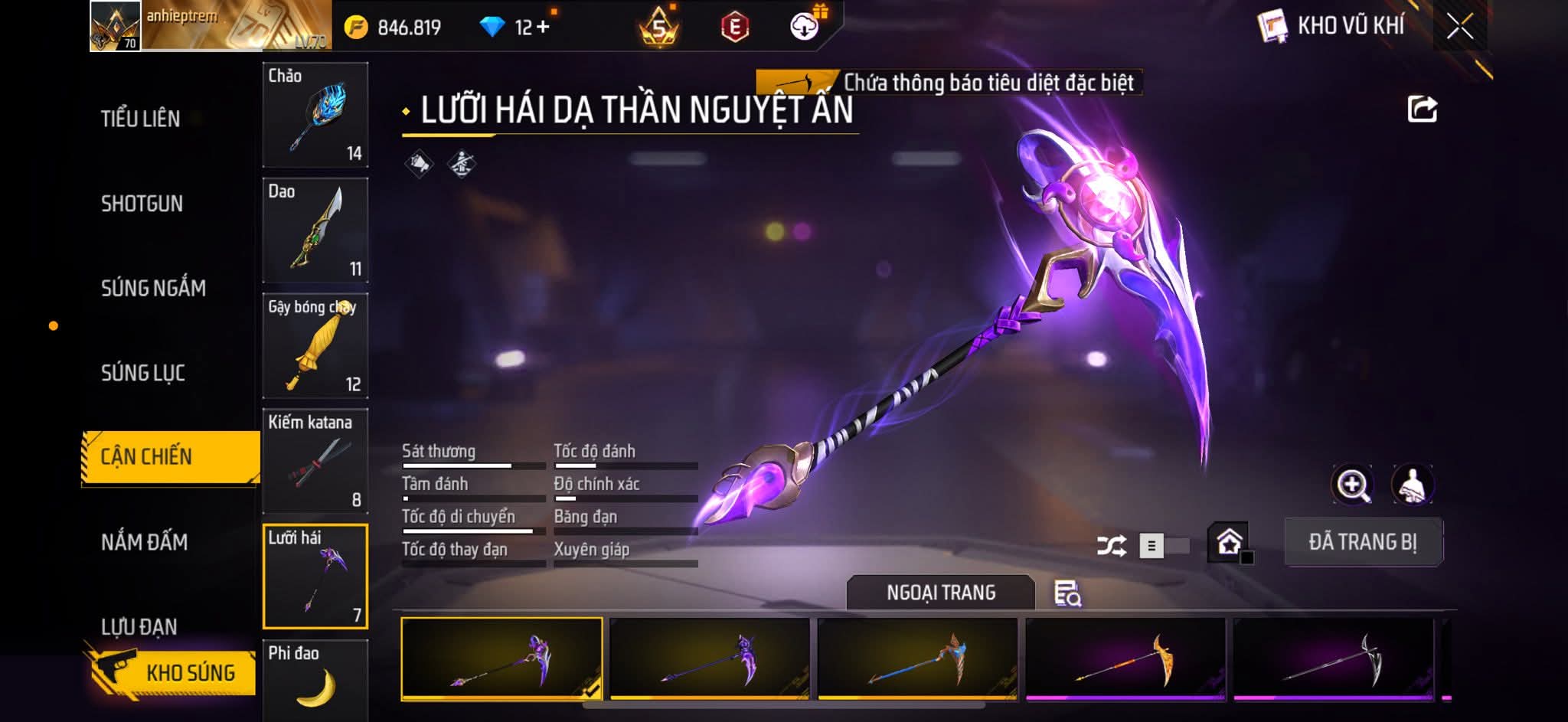Screen dimensions: 1568x722
Task: Pick the Gậy bóng chày weapon
Action: point(315,346)
